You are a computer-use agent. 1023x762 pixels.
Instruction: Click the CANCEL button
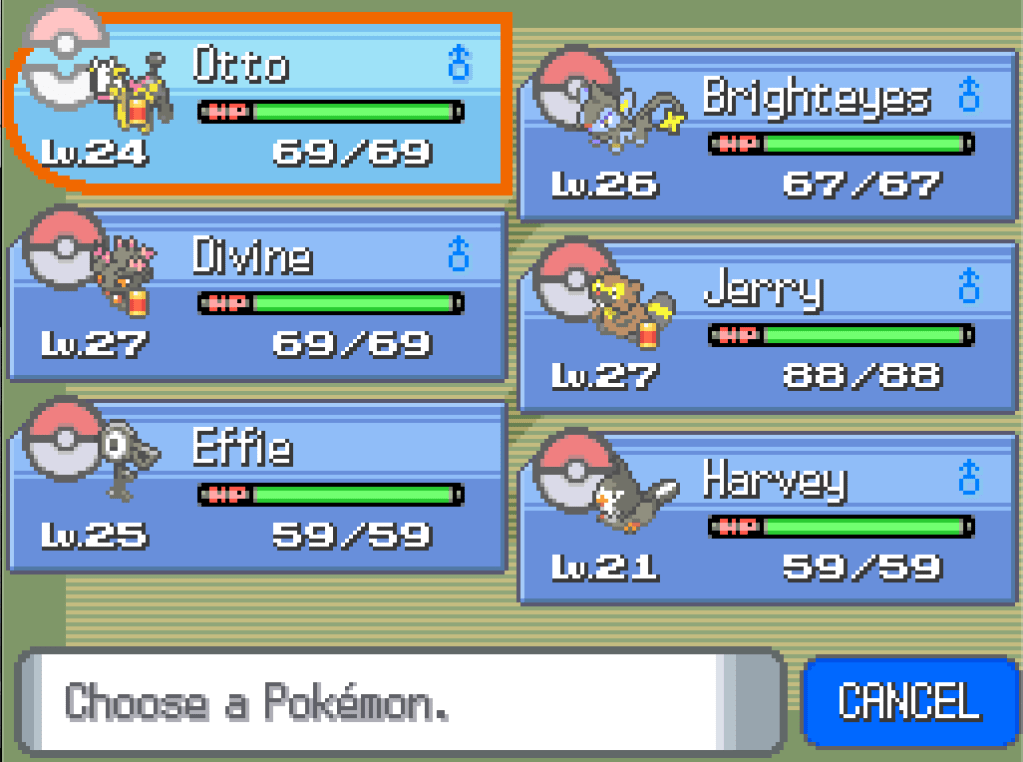(908, 701)
